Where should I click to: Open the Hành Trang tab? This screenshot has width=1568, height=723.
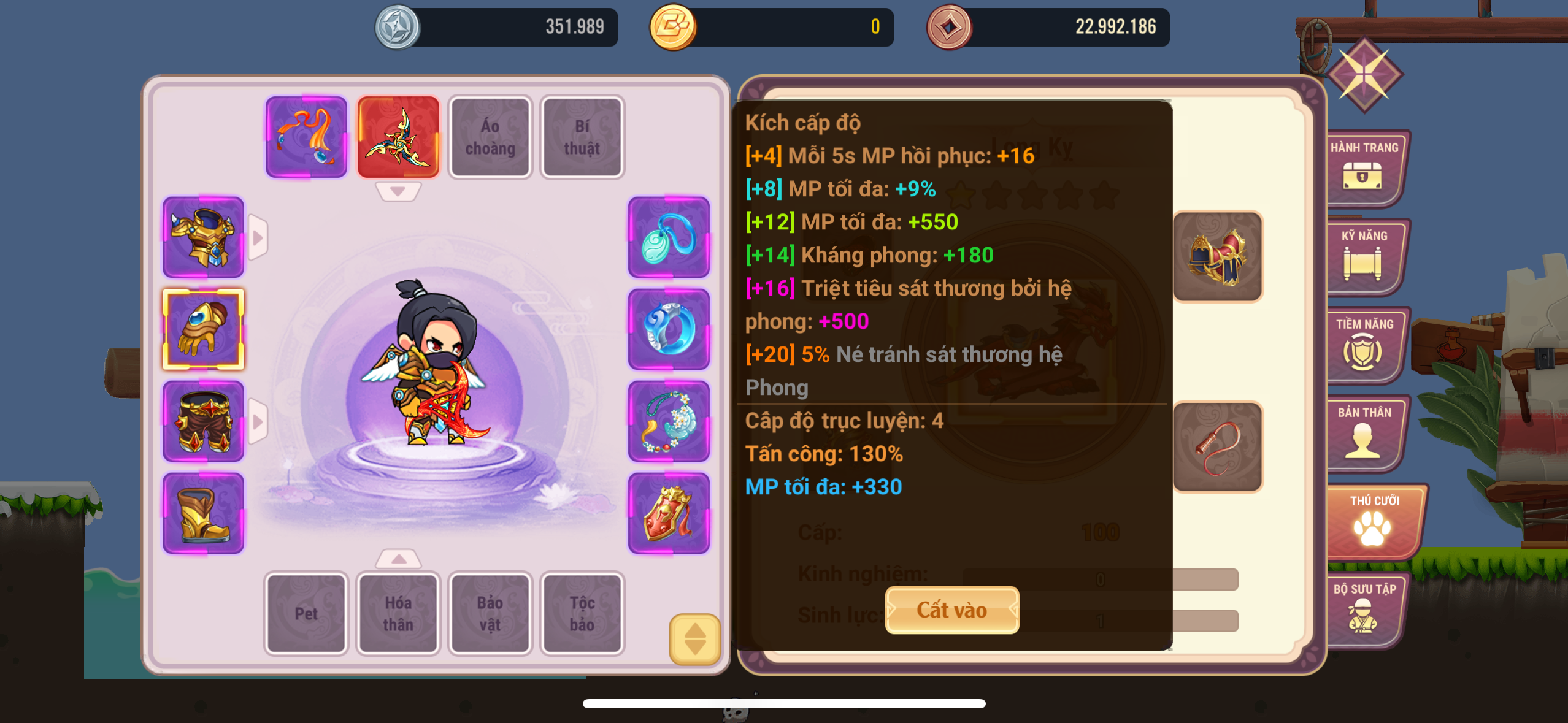click(x=1364, y=167)
